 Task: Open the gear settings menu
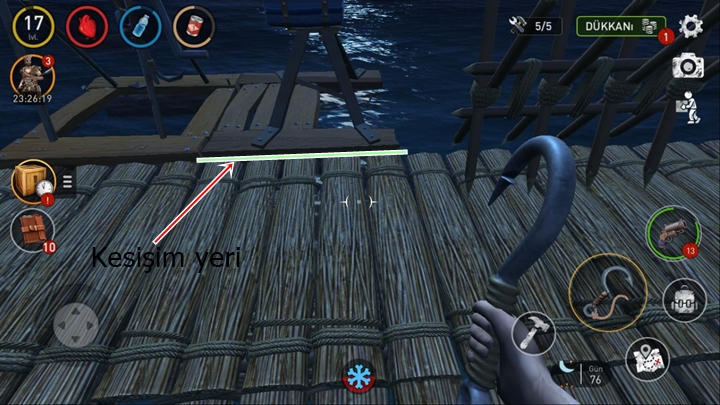(x=691, y=26)
